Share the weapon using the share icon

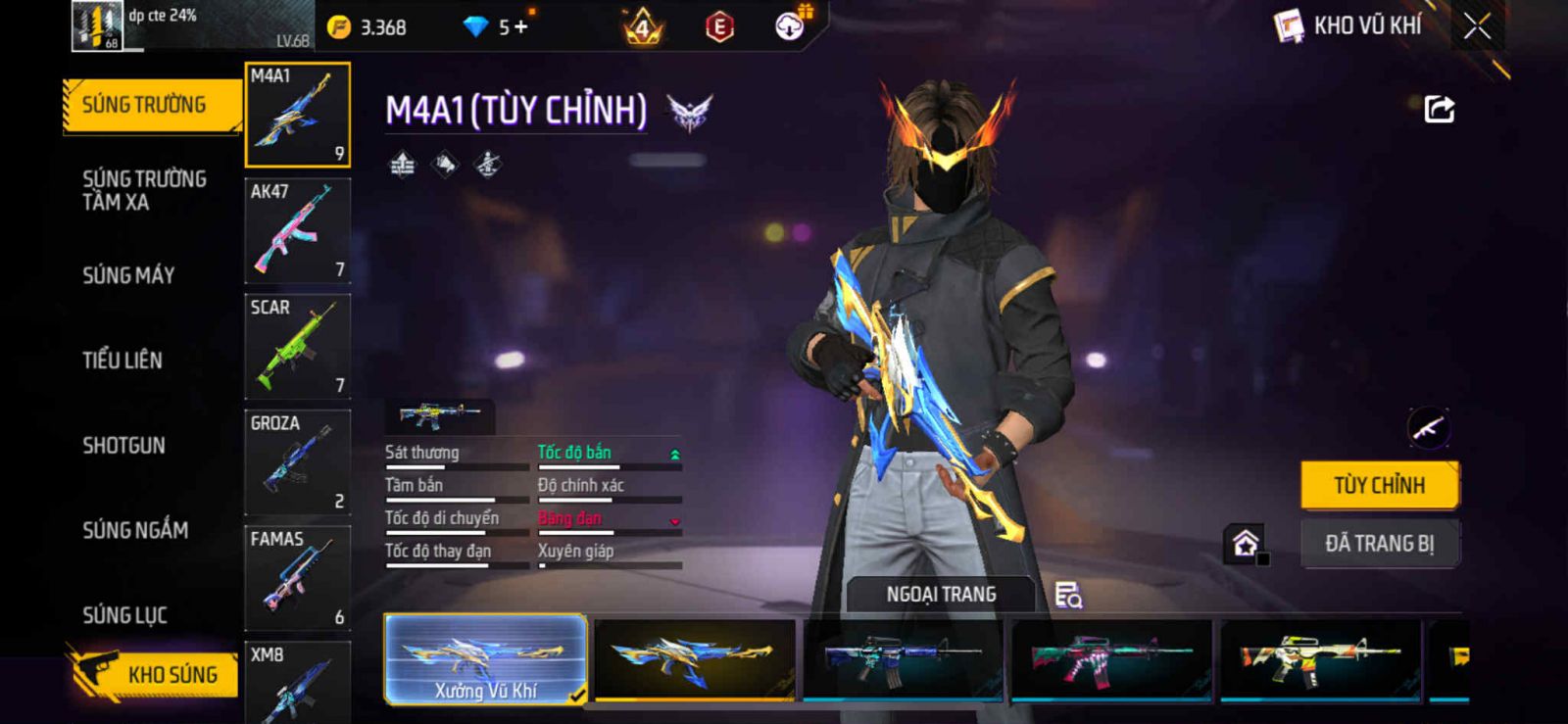1439,109
